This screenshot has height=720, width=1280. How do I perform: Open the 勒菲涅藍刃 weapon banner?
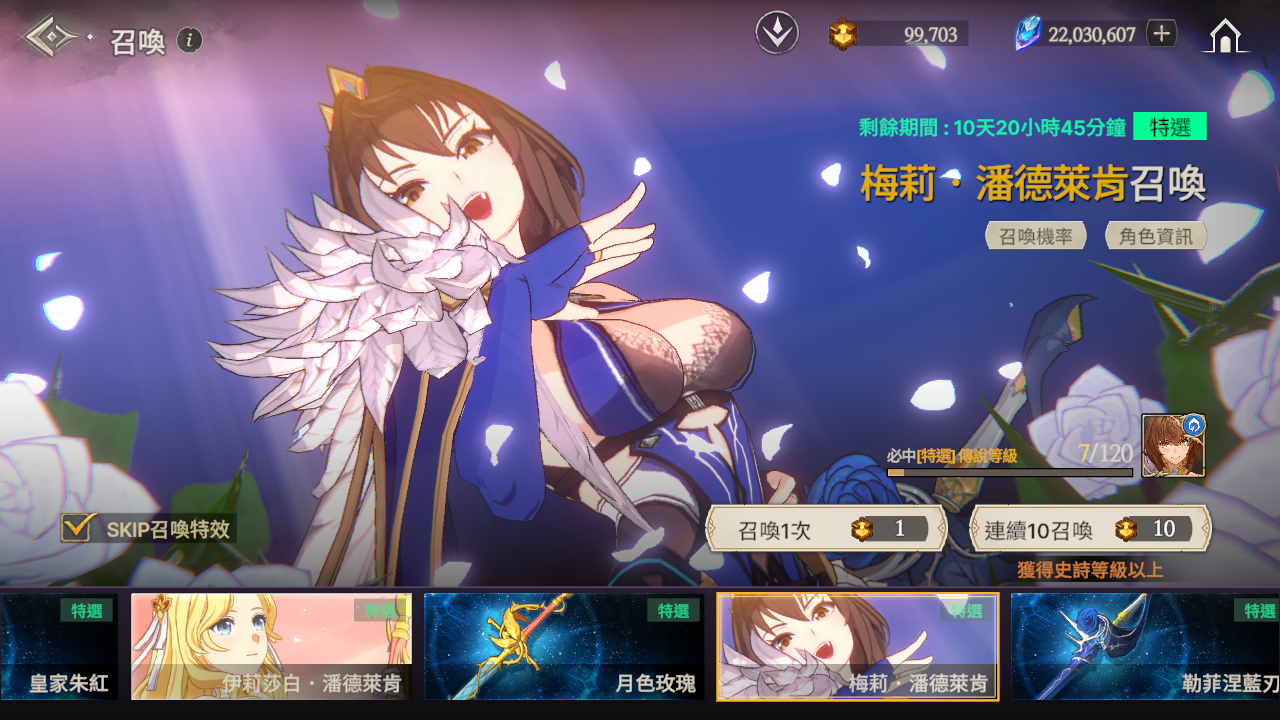[1145, 646]
